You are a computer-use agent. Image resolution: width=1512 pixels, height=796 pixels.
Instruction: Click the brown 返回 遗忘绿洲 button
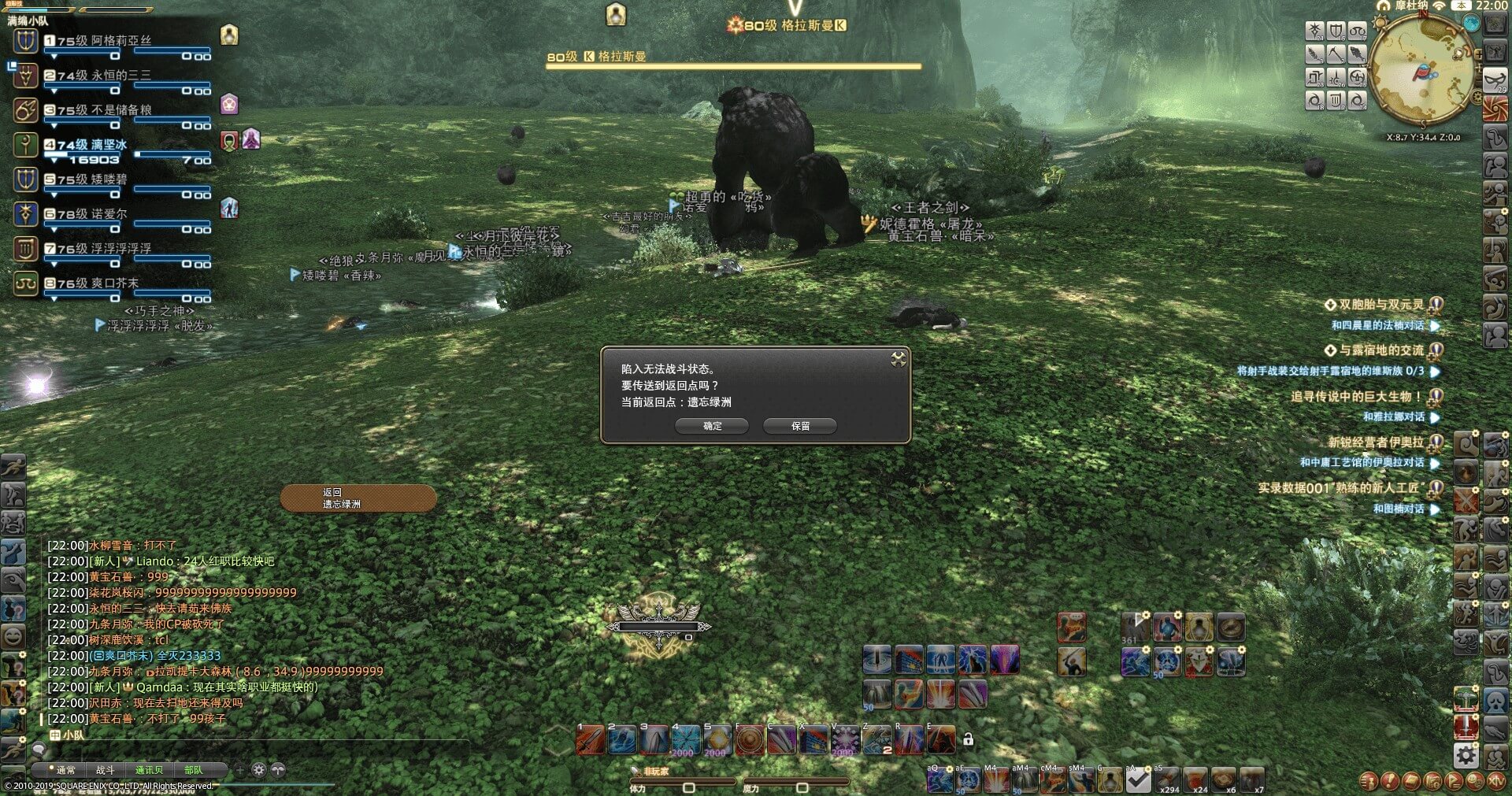click(x=358, y=498)
